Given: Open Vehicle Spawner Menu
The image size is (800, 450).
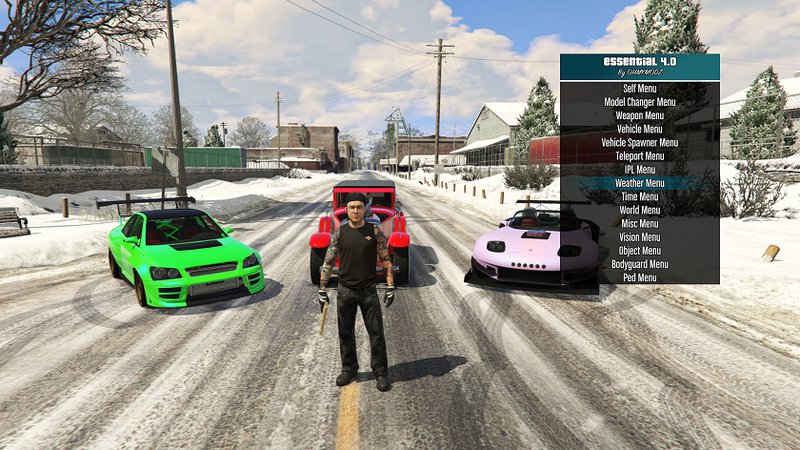Looking at the screenshot, I should tap(639, 142).
